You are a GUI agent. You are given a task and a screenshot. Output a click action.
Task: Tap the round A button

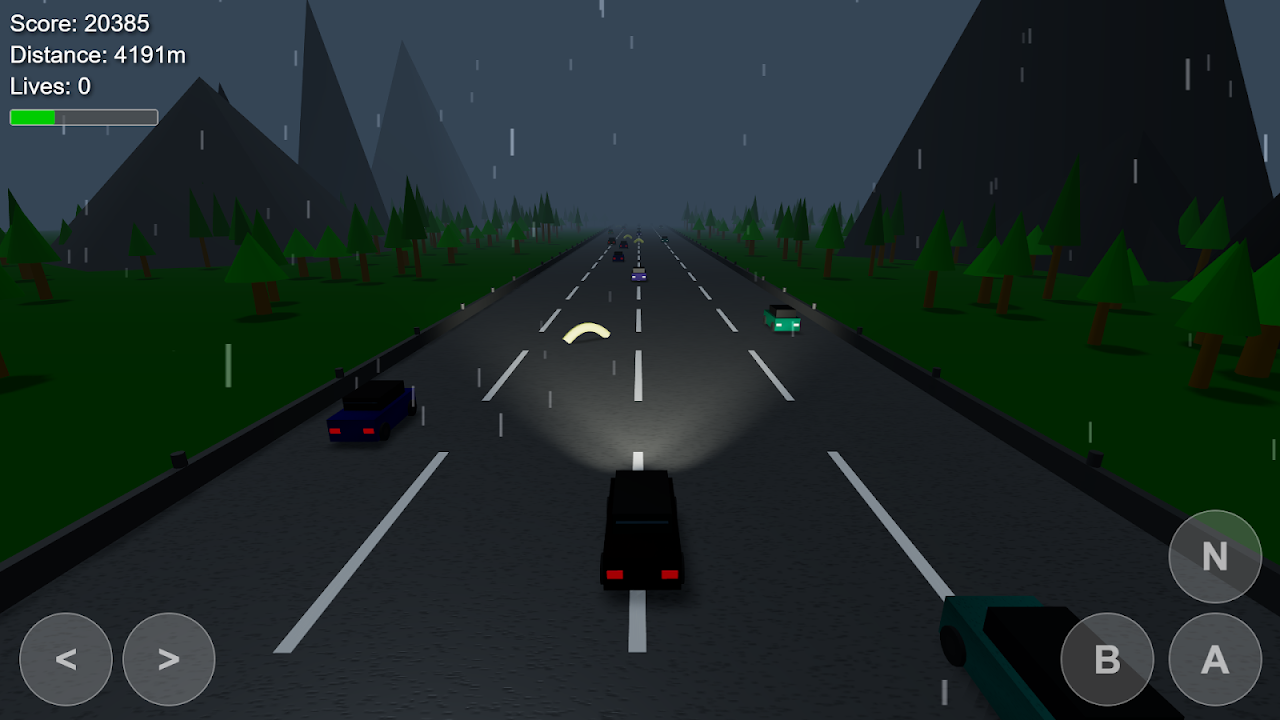click(1215, 659)
